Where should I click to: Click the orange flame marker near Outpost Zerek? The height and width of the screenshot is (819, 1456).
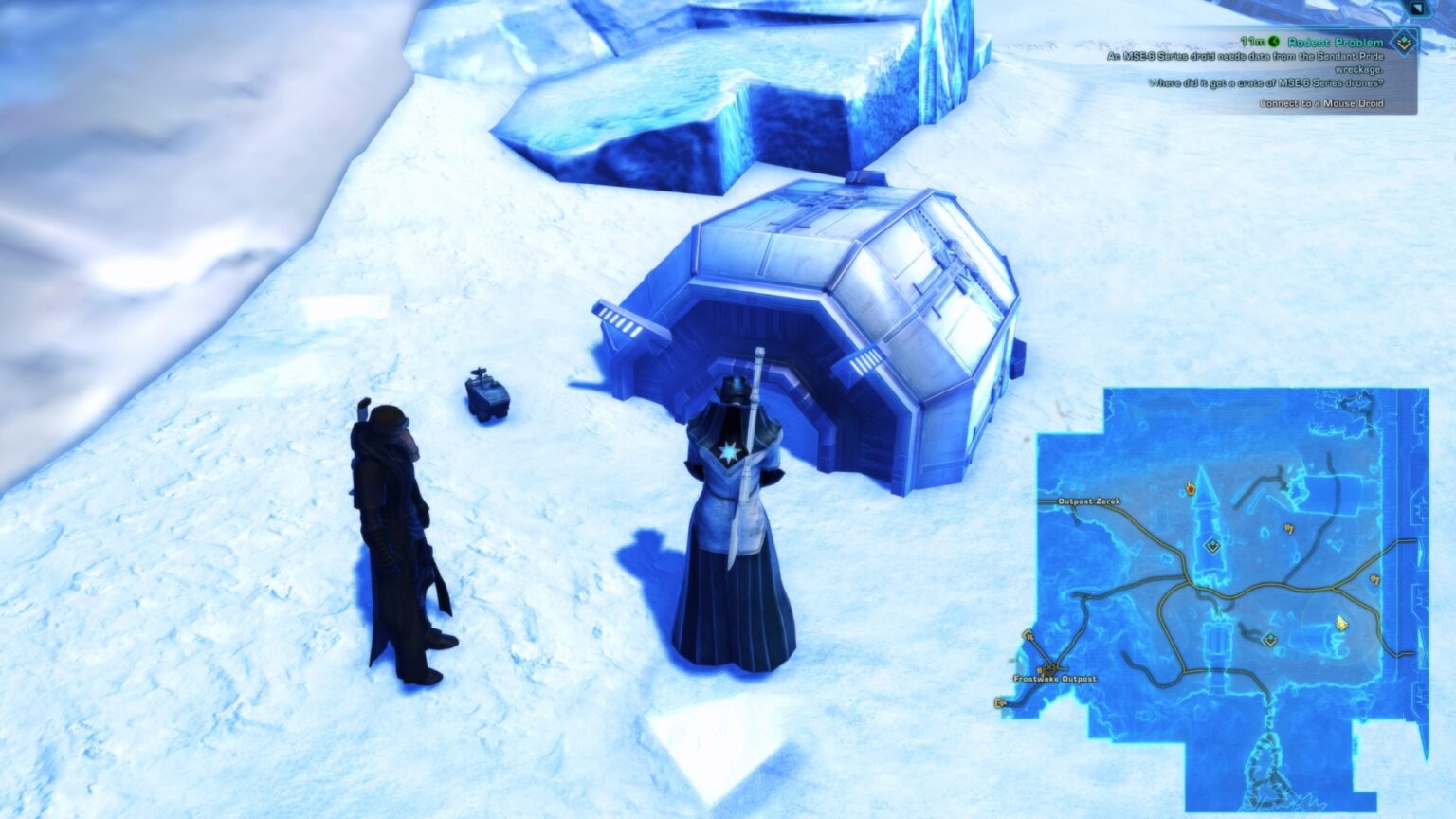point(1190,487)
